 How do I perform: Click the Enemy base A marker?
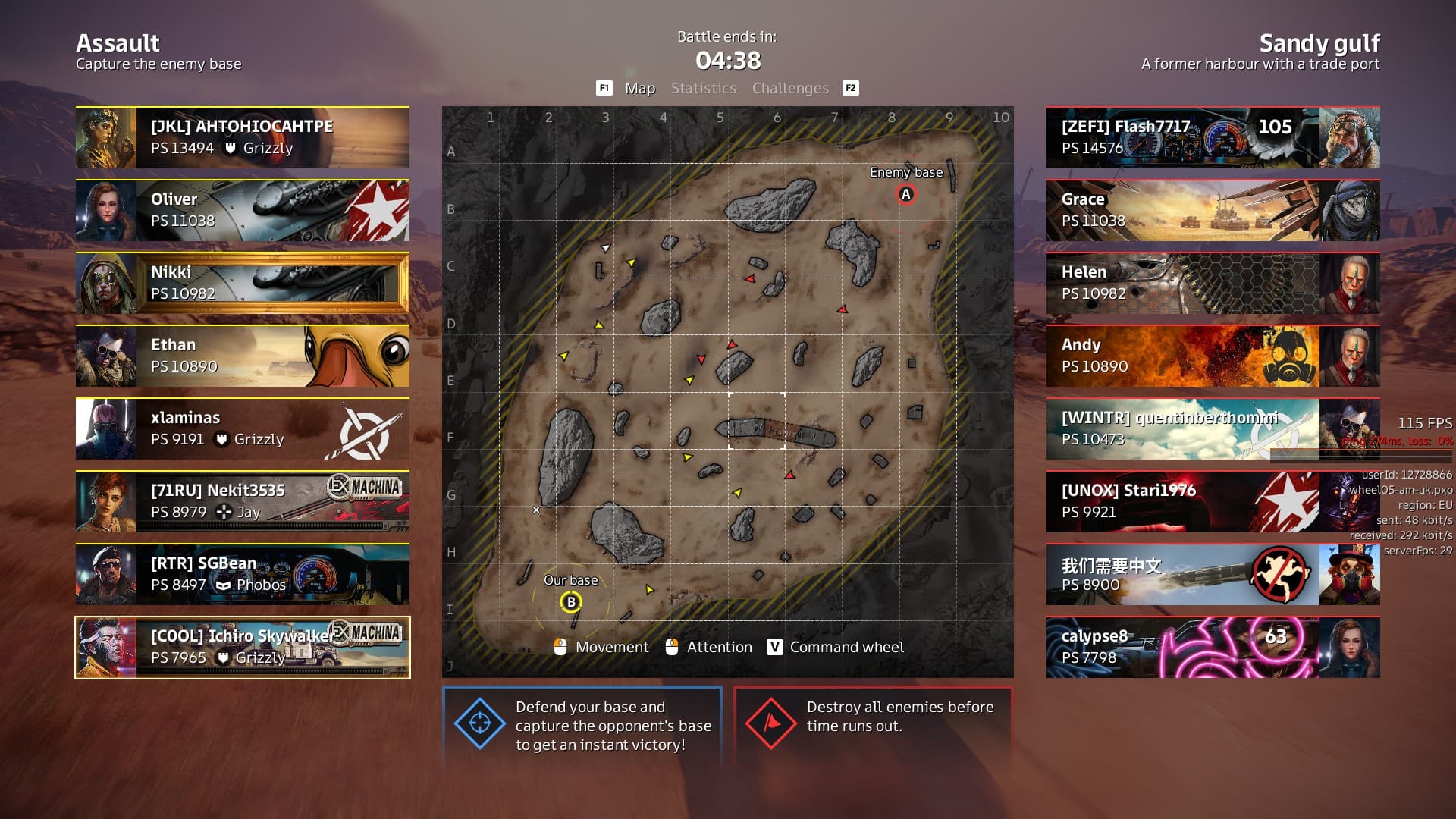coord(905,194)
